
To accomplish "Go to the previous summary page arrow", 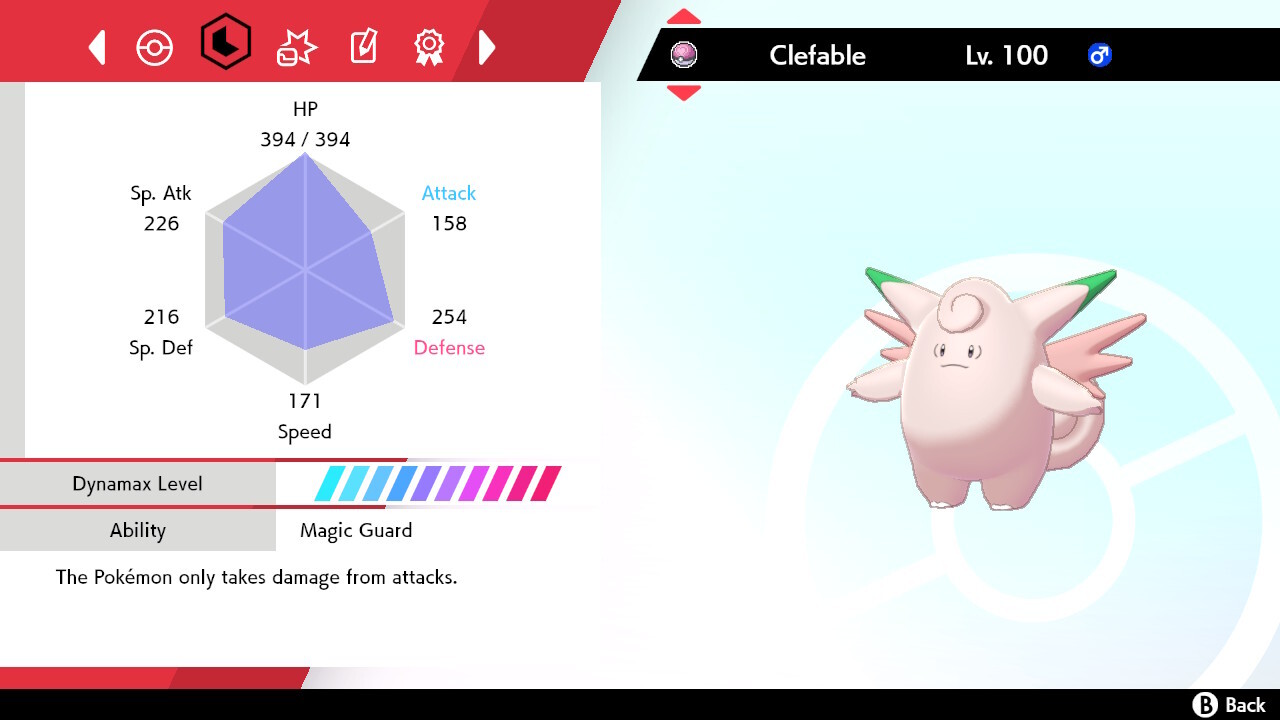I will (x=97, y=47).
